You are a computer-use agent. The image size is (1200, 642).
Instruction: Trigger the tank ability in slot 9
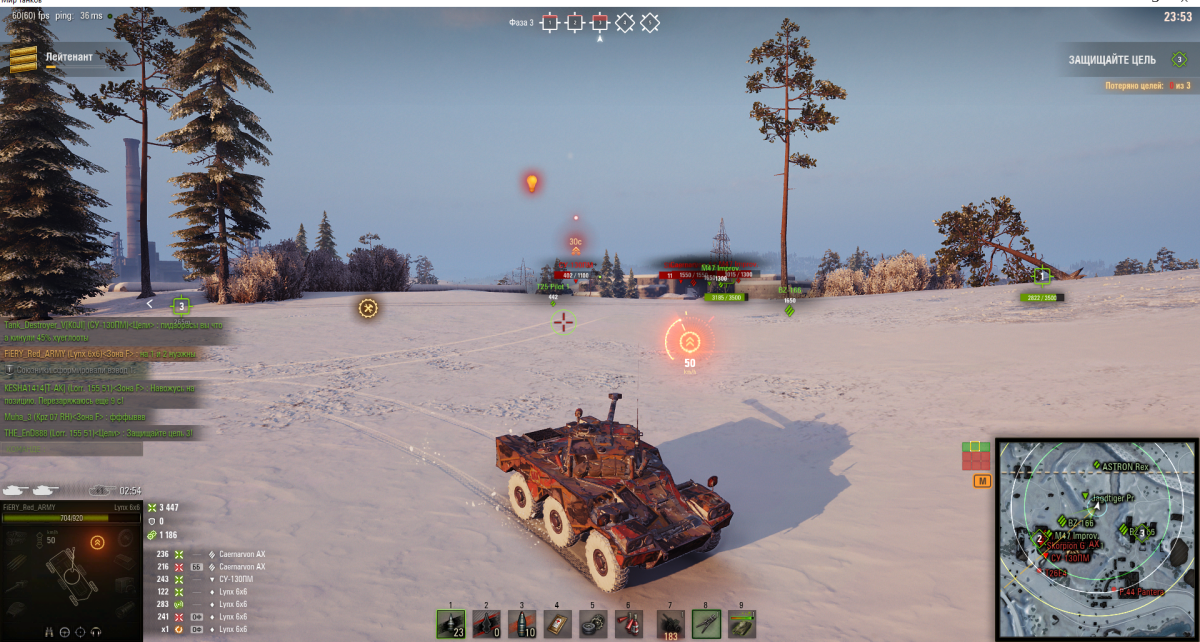(x=742, y=624)
